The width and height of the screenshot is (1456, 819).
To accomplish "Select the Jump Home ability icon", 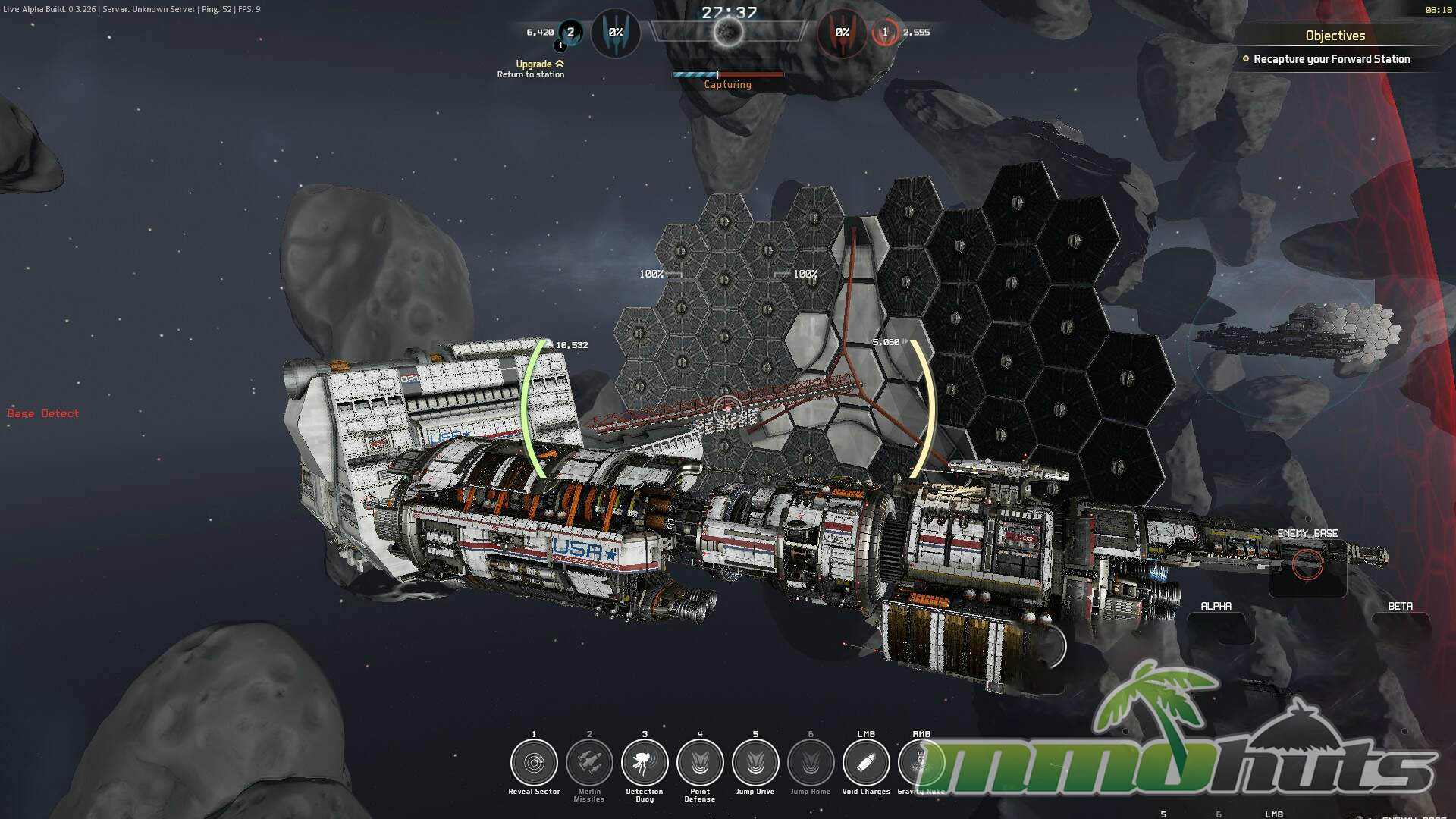I will point(811,763).
